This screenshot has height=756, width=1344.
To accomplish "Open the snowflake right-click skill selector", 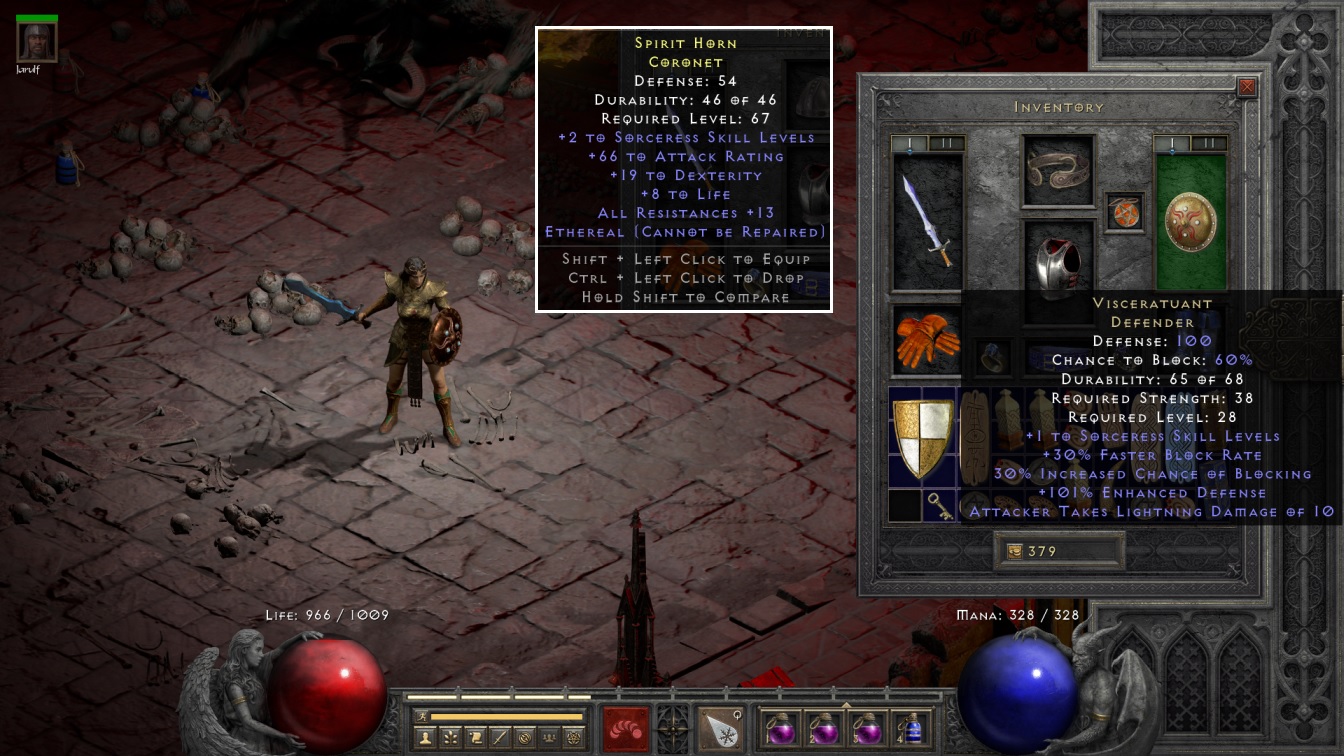I will coord(720,727).
